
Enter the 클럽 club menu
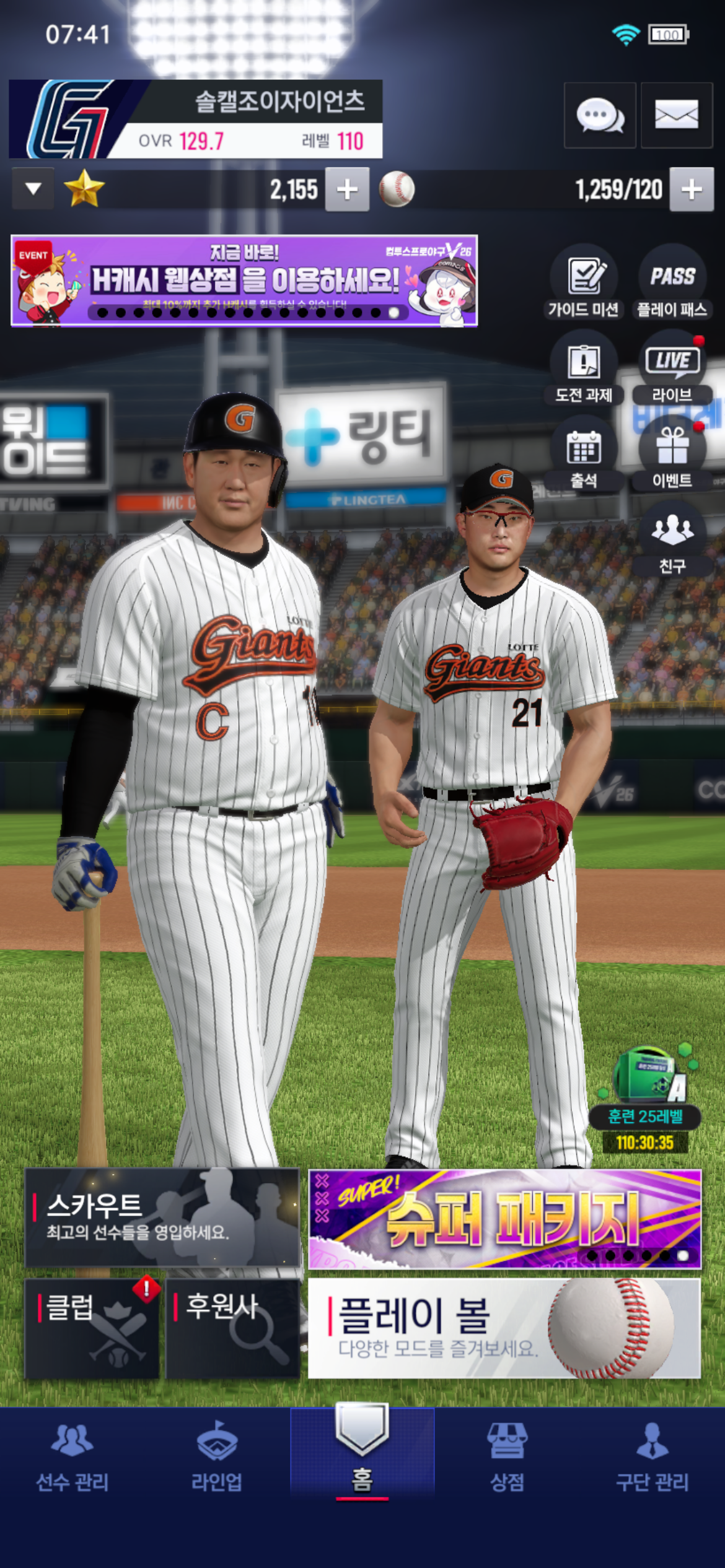(x=92, y=1328)
